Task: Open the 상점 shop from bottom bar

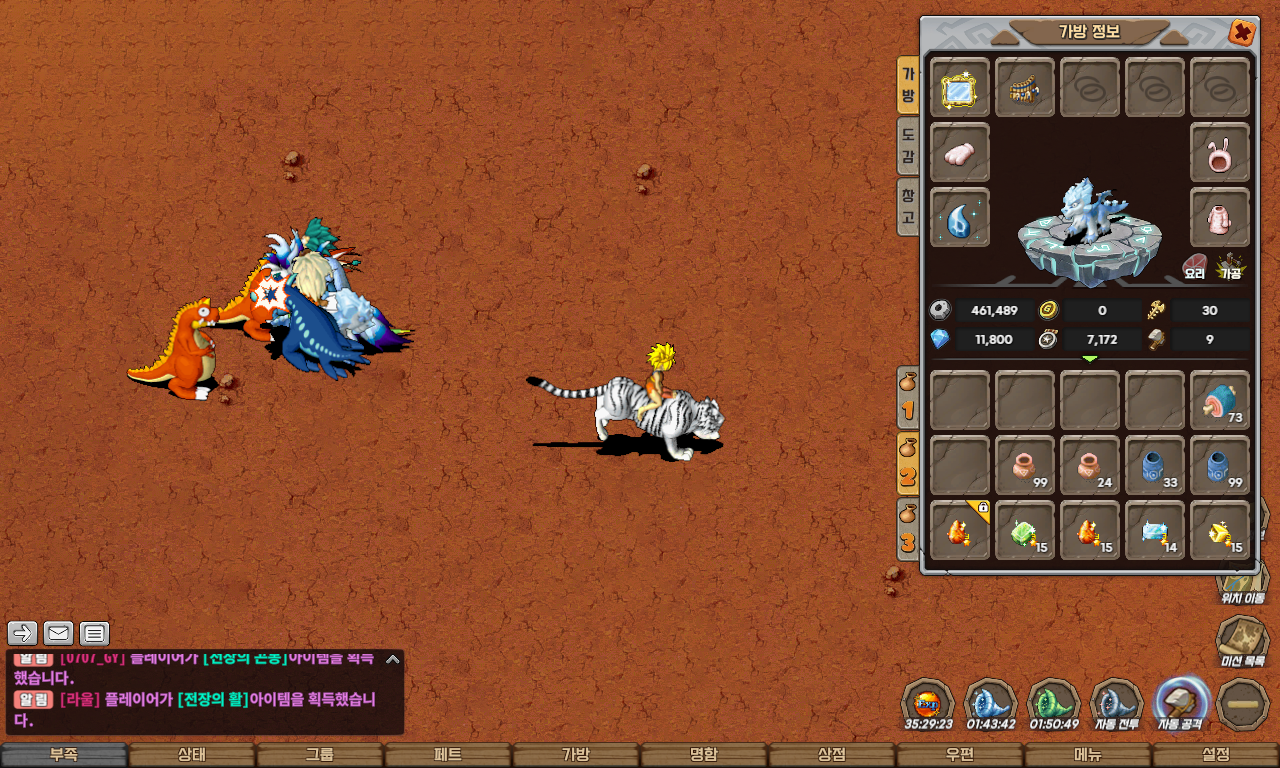Action: click(832, 755)
